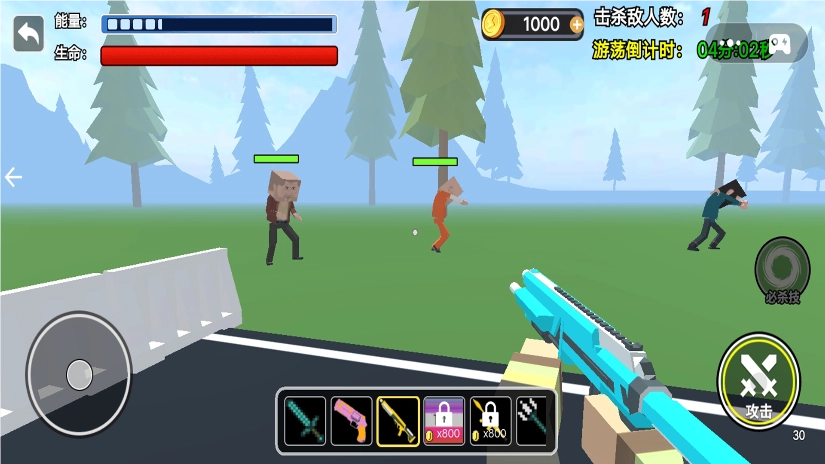The width and height of the screenshot is (825, 464).
Task: Touch the virtual movement joystick
Action: (x=79, y=374)
